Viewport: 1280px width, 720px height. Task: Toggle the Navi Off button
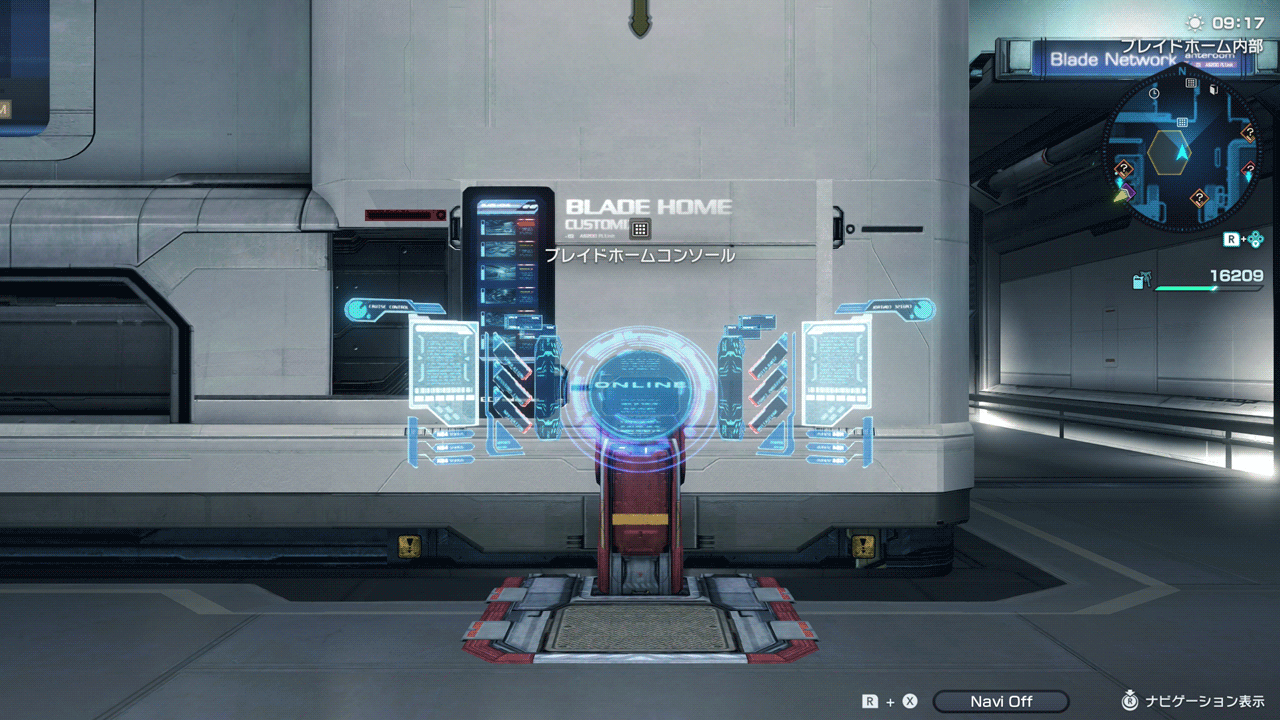pyautogui.click(x=1001, y=701)
